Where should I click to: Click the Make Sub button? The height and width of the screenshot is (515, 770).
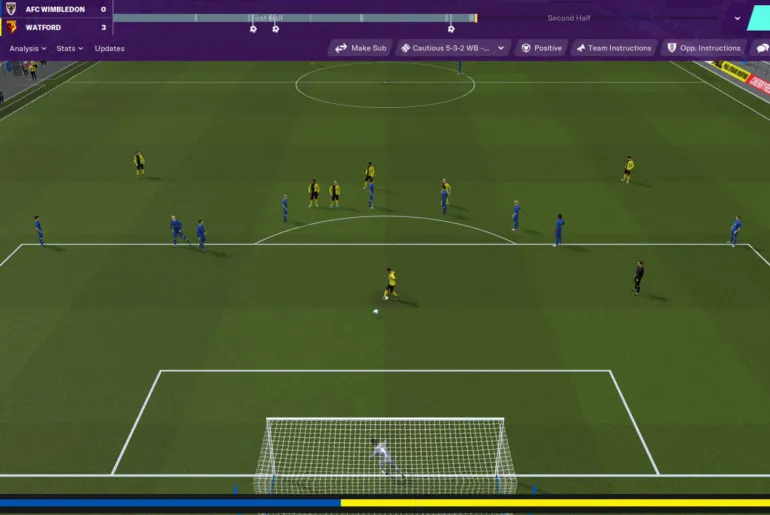(x=360, y=48)
